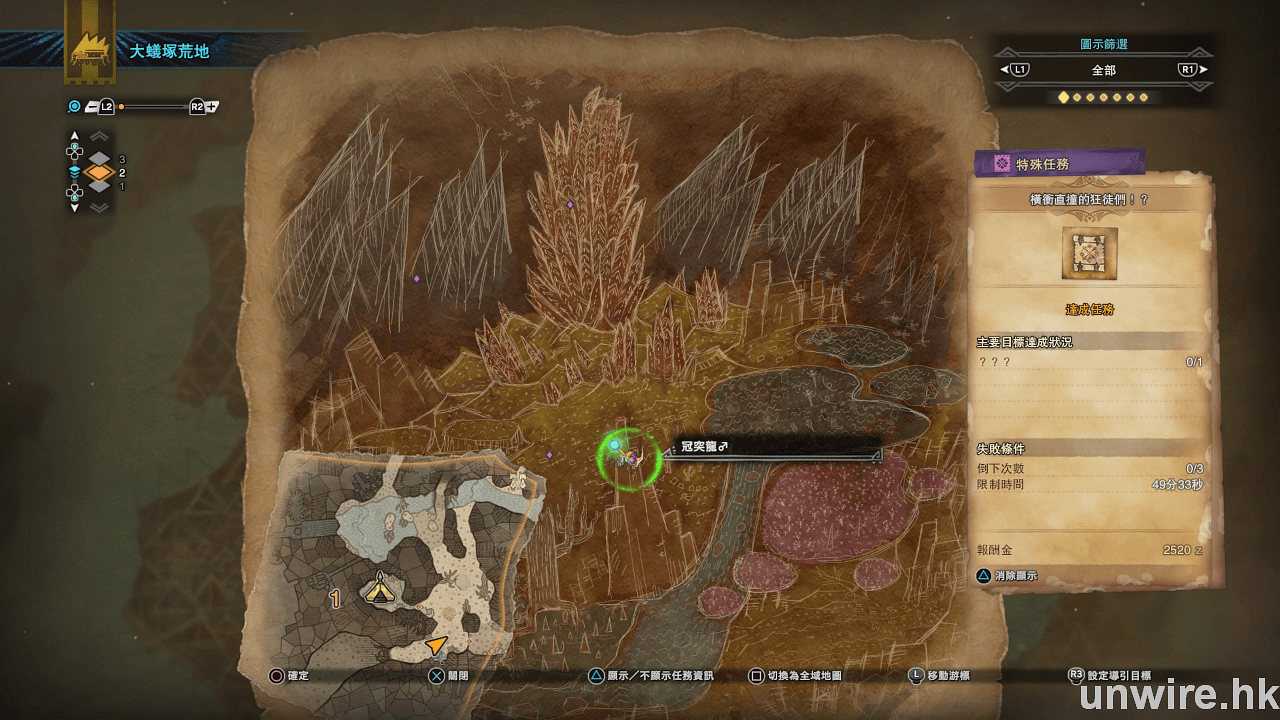Open the 全部 icon filter selector
Screen dimensions: 1280x720
tap(1103, 70)
